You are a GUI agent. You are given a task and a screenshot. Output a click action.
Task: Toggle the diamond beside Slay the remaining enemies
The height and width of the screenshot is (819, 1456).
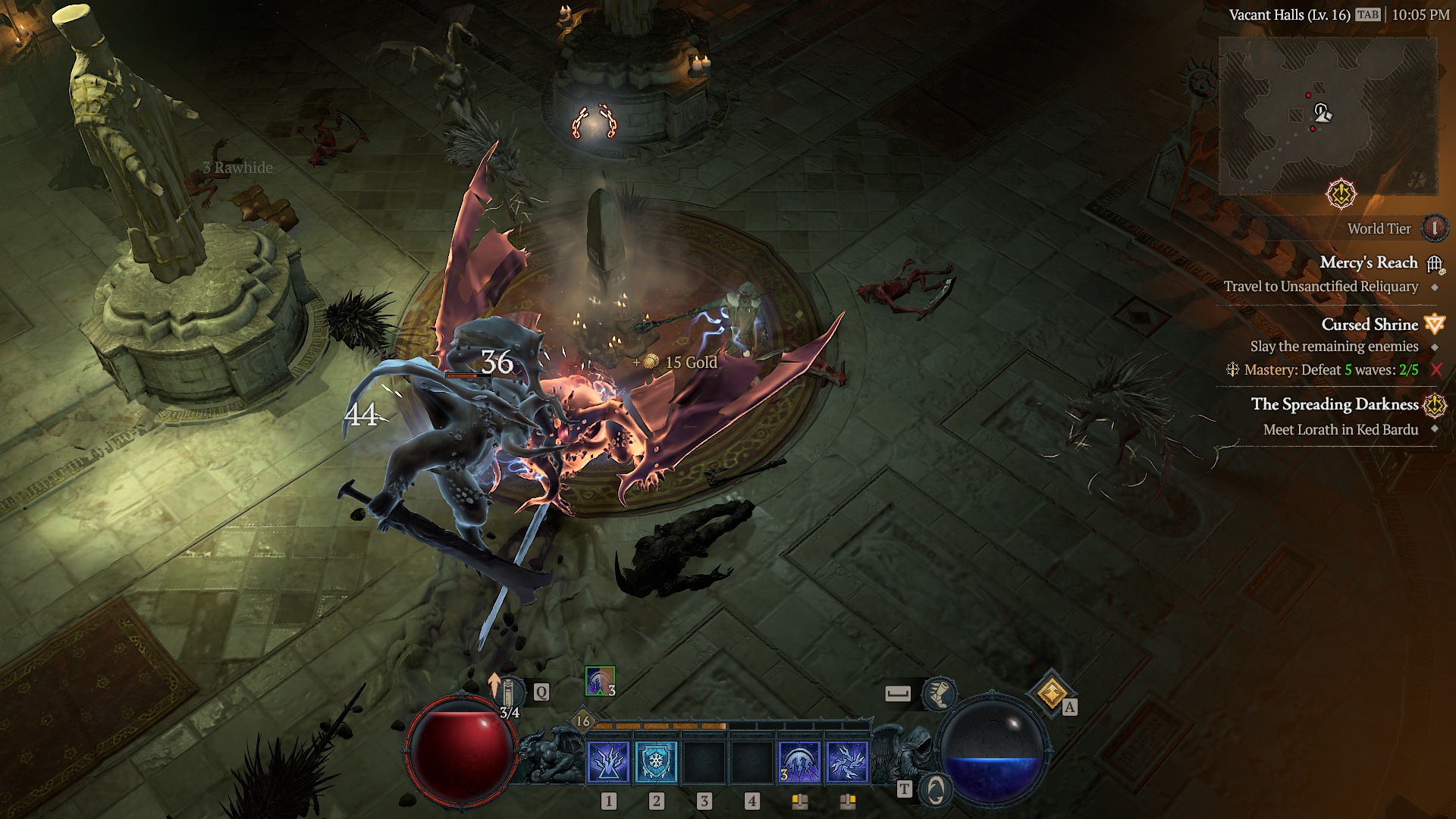[x=1436, y=347]
